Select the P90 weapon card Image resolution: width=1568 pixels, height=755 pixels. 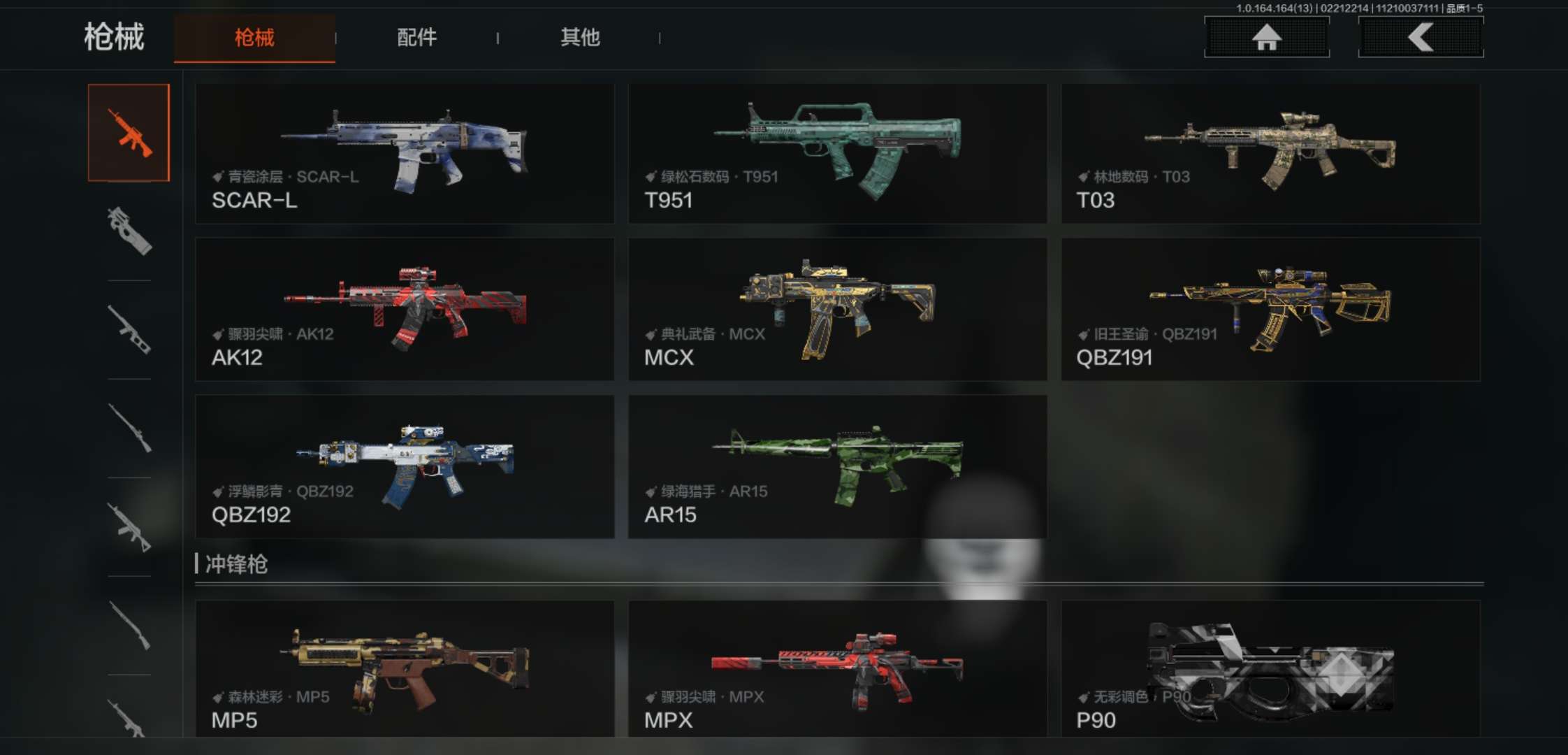[x=1270, y=668]
